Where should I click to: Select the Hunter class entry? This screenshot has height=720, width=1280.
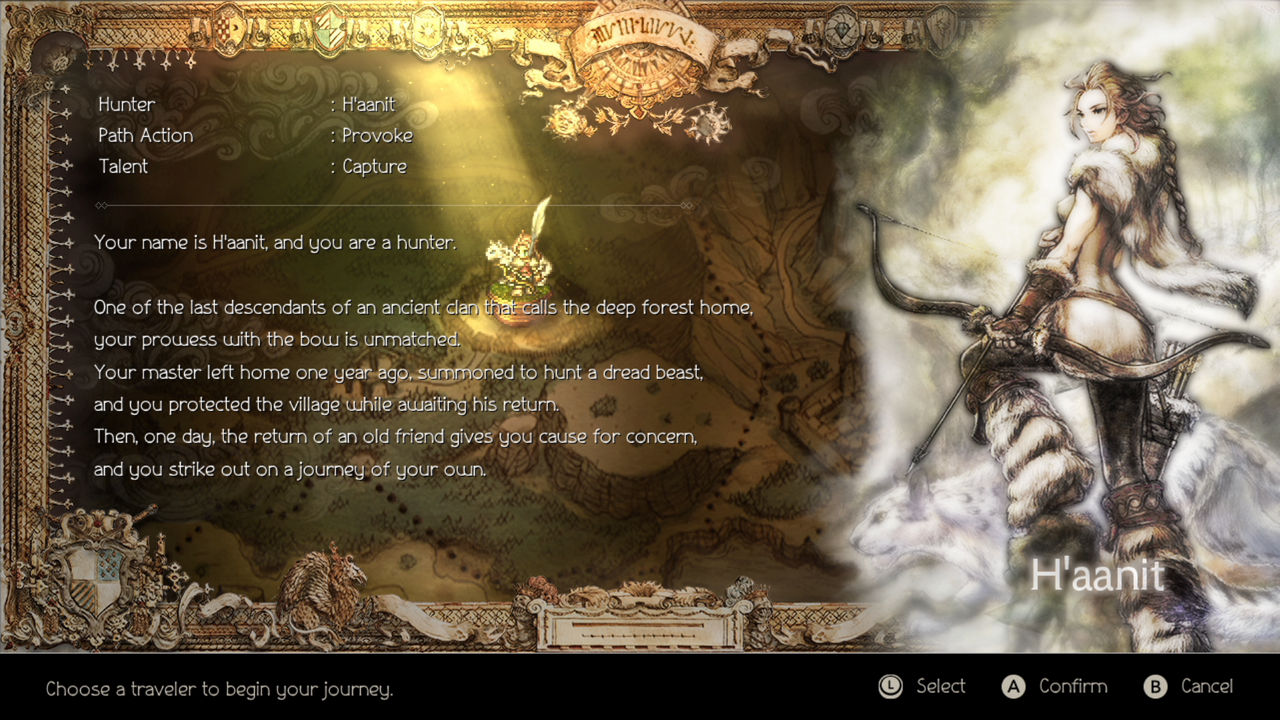click(x=126, y=104)
